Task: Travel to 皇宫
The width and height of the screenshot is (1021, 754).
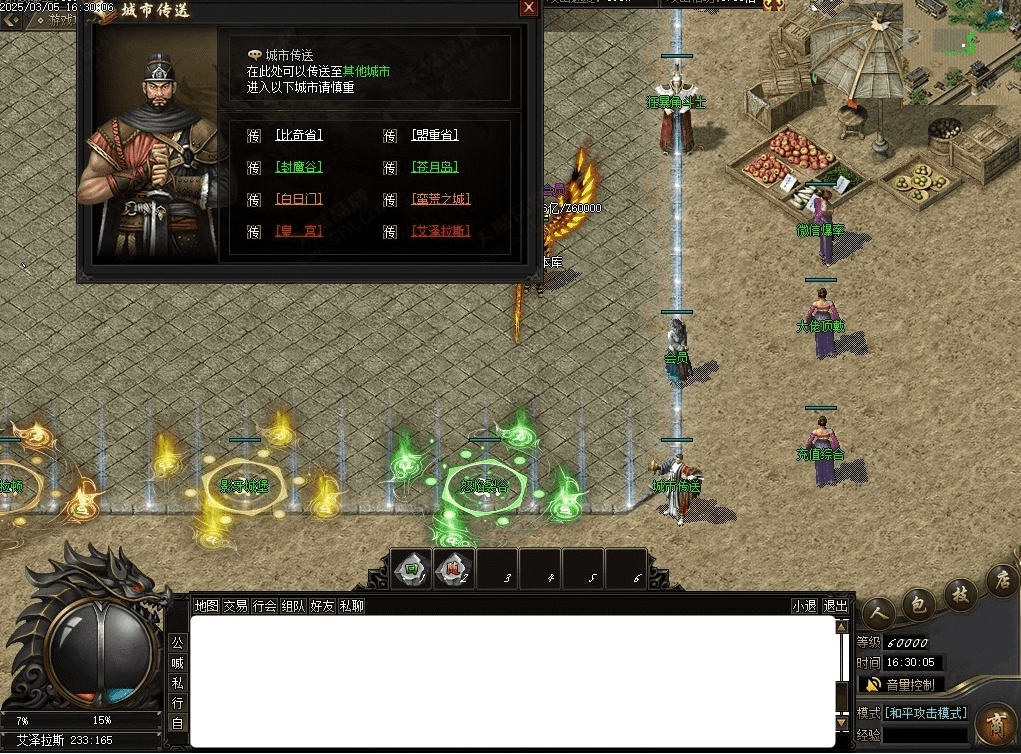Action: point(299,231)
